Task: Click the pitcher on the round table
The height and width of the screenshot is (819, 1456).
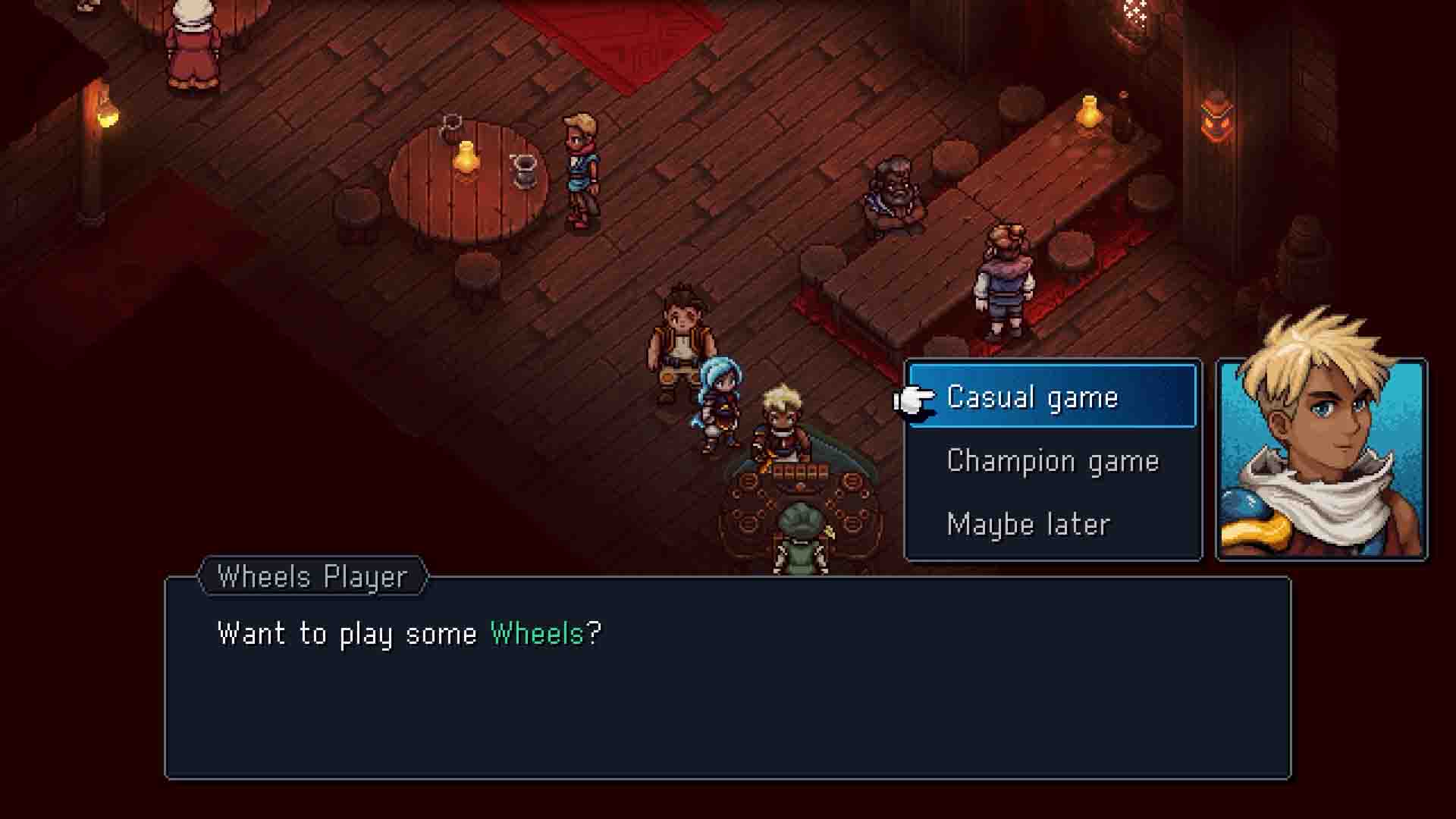Action: tap(523, 169)
